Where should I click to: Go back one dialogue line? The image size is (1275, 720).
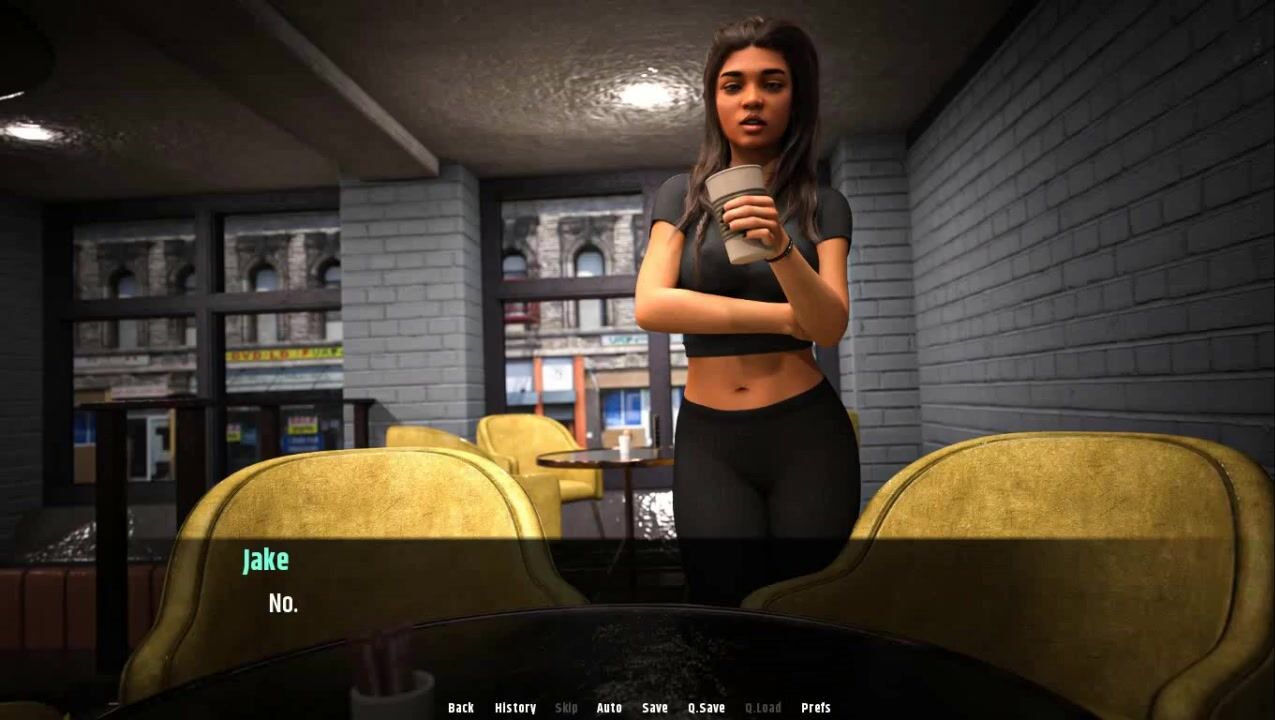461,708
